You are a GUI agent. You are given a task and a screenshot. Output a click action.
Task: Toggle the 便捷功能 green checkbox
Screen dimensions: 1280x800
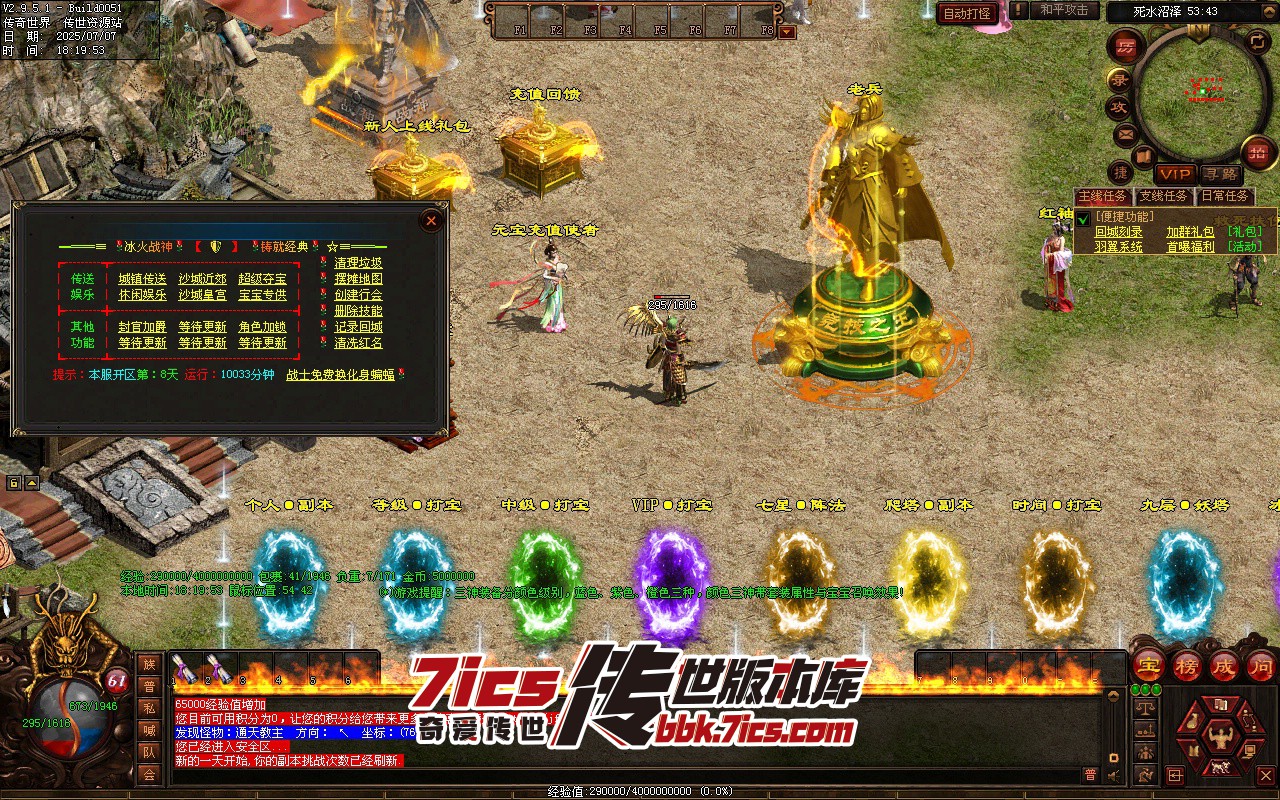1083,219
